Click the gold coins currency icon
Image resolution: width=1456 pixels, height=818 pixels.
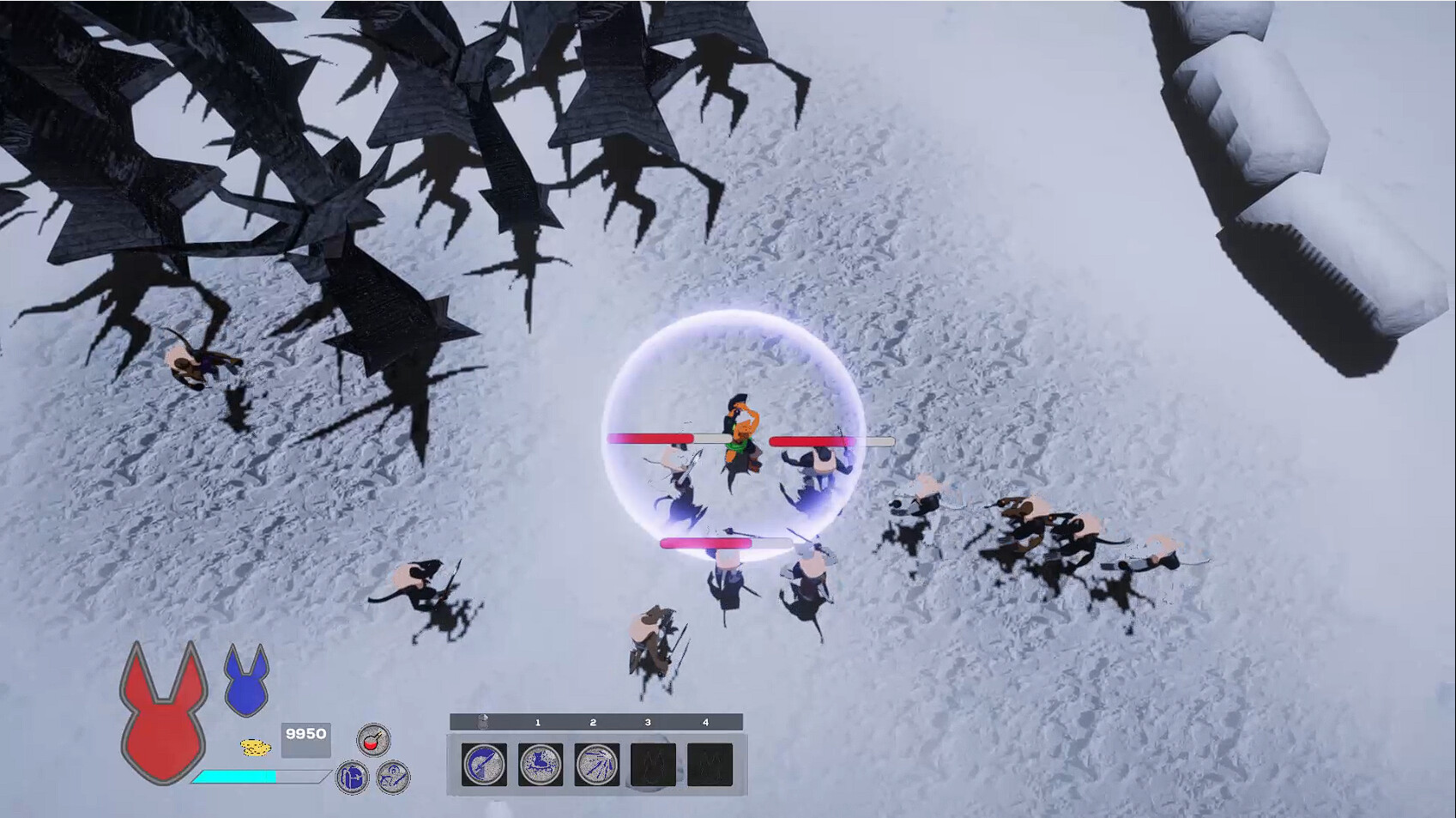pos(257,746)
